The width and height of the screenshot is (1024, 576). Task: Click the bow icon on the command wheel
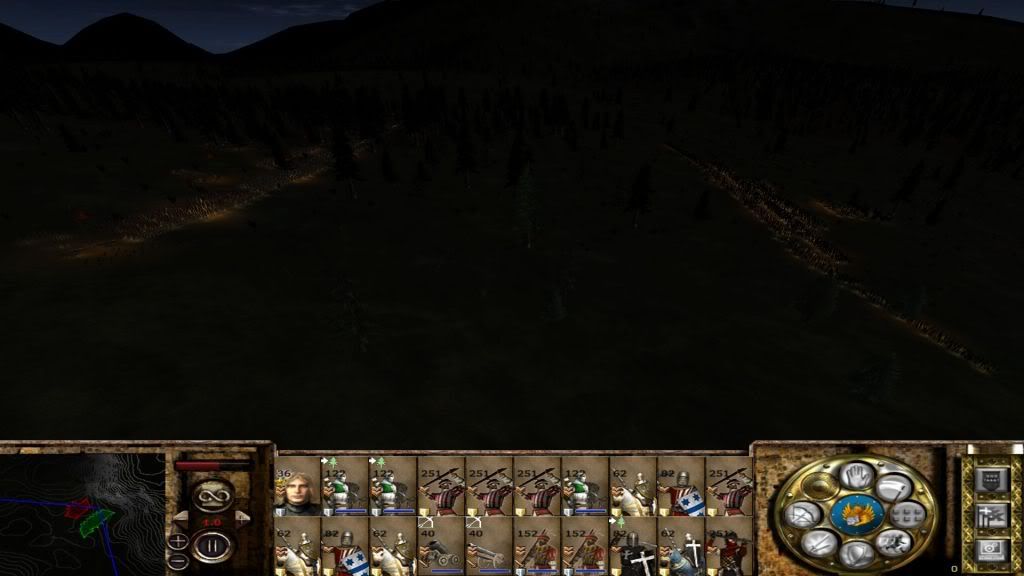[804, 514]
